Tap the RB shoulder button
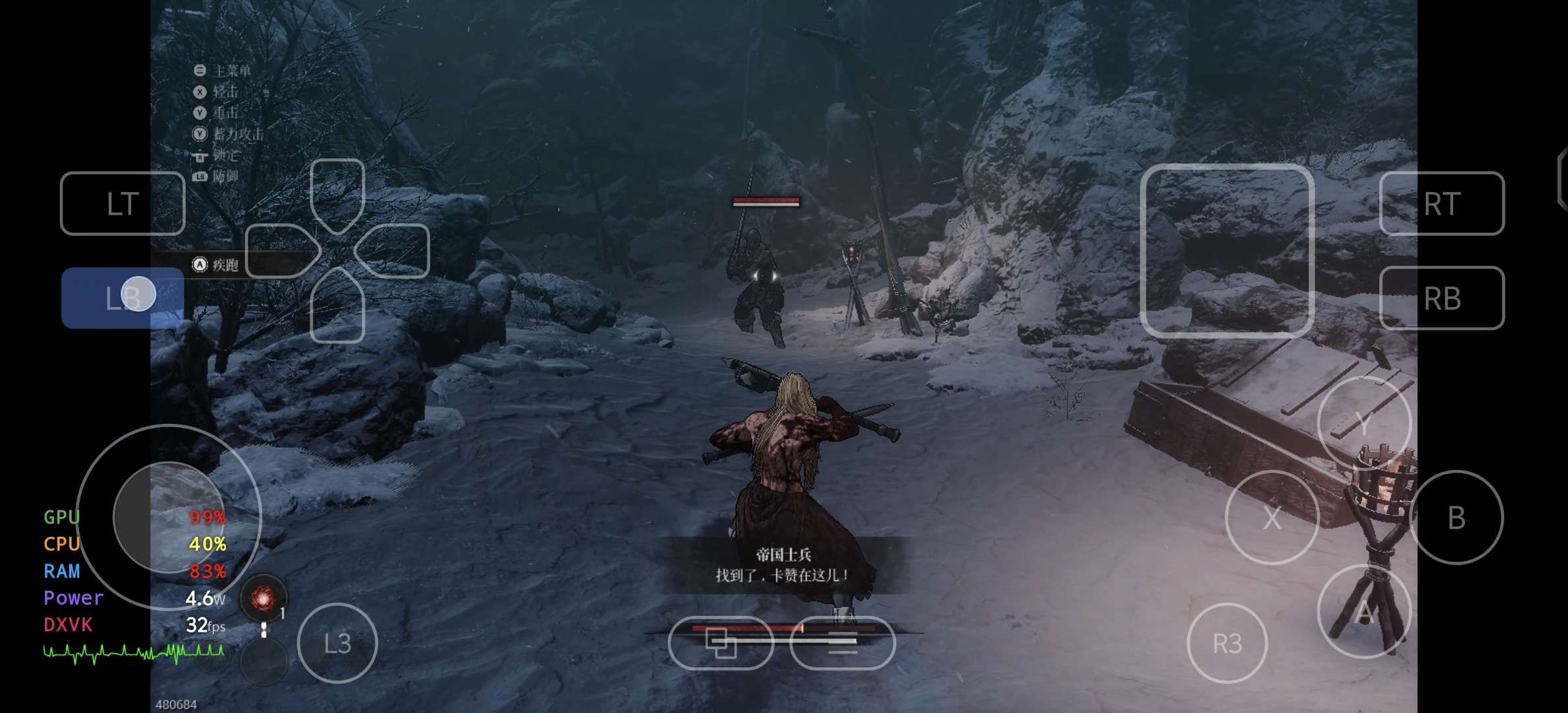The width and height of the screenshot is (1568, 713). [1441, 298]
